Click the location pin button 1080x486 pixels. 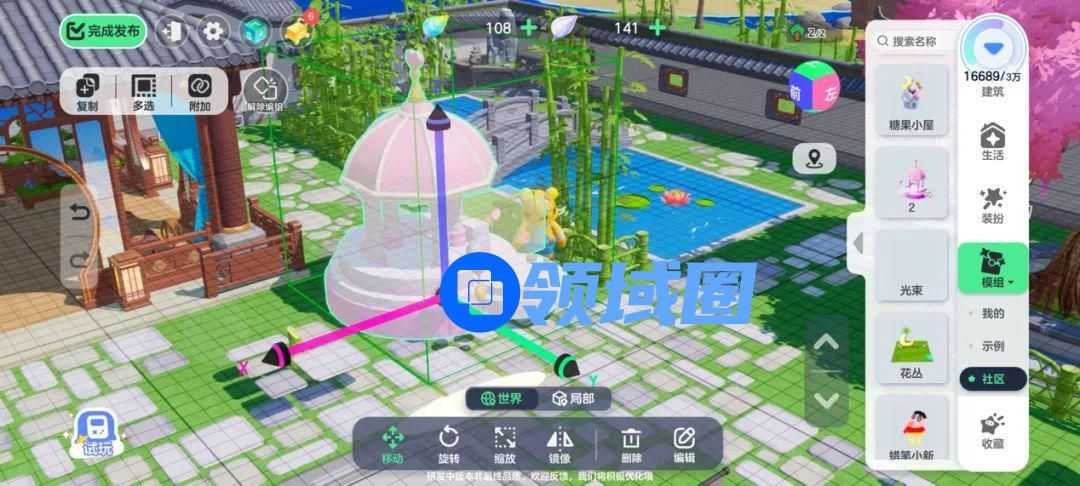coord(814,159)
